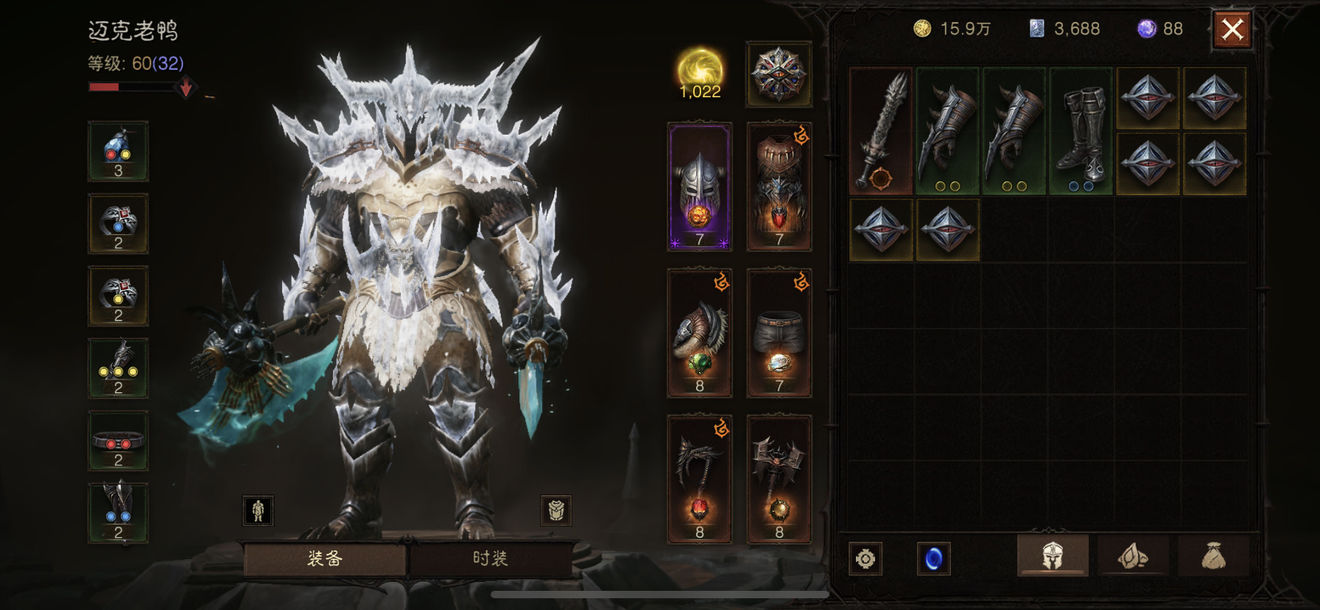Select the equipped helmet slot
The width and height of the screenshot is (1320, 610).
(699, 186)
